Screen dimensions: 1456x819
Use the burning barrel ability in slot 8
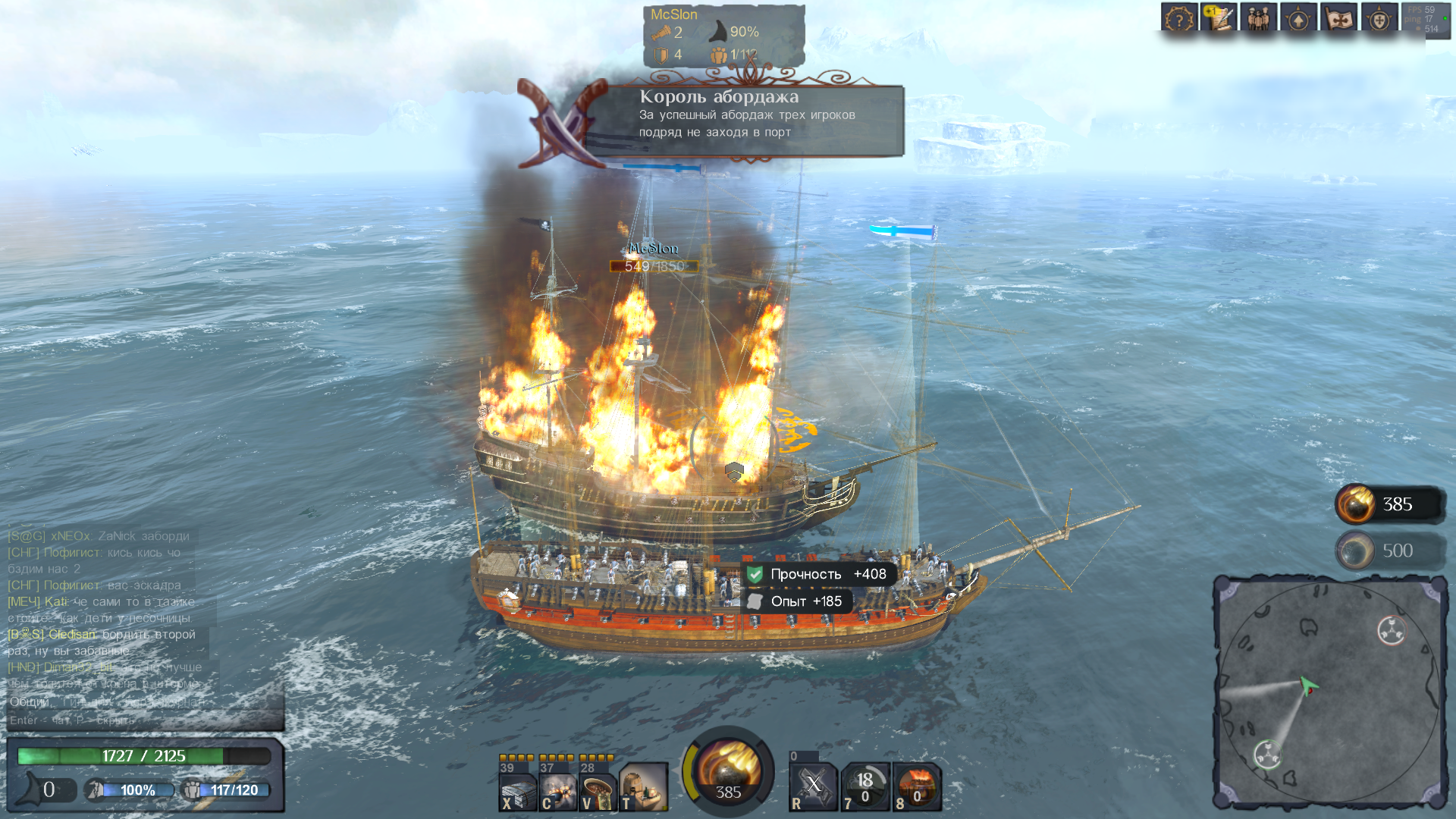(917, 786)
